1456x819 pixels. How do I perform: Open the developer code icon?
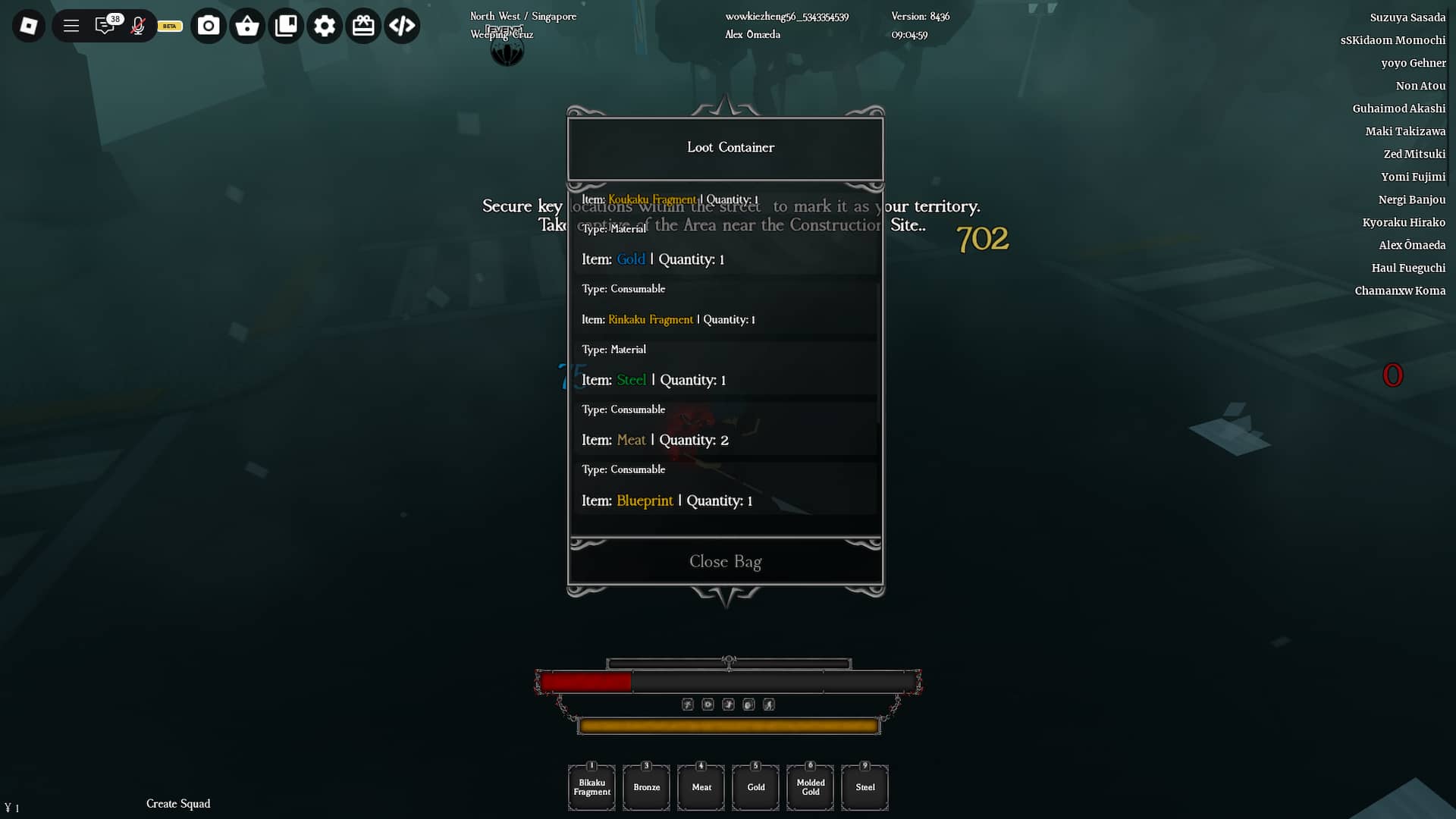tap(402, 25)
